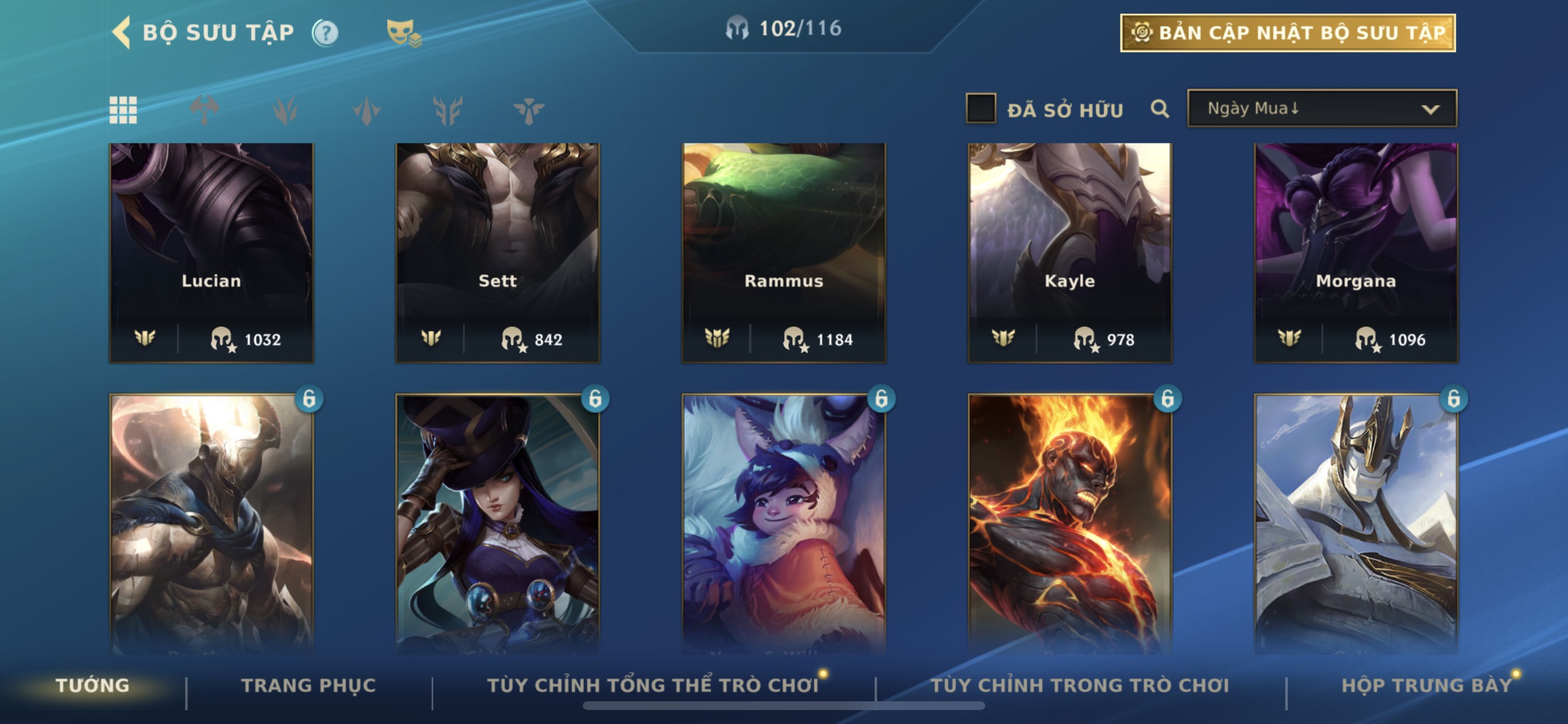Viewport: 1568px width, 724px height.
Task: Select the Kayle champion card
Action: point(1069,252)
